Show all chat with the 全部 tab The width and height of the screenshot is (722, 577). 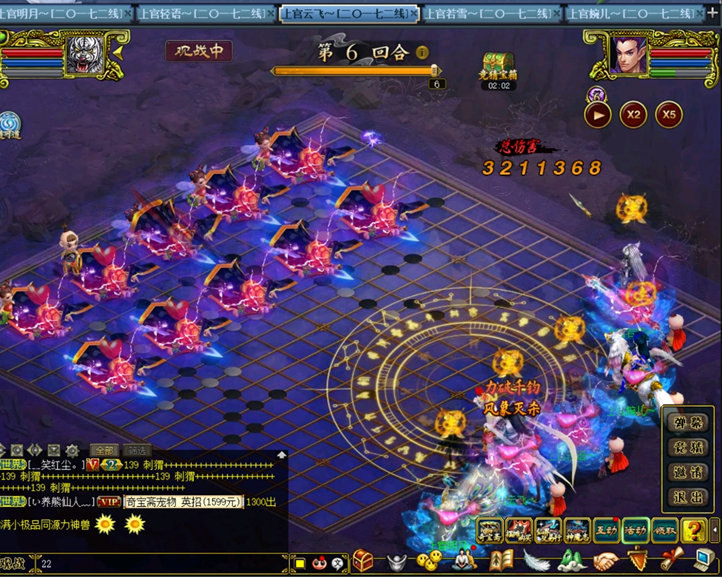tap(104, 451)
